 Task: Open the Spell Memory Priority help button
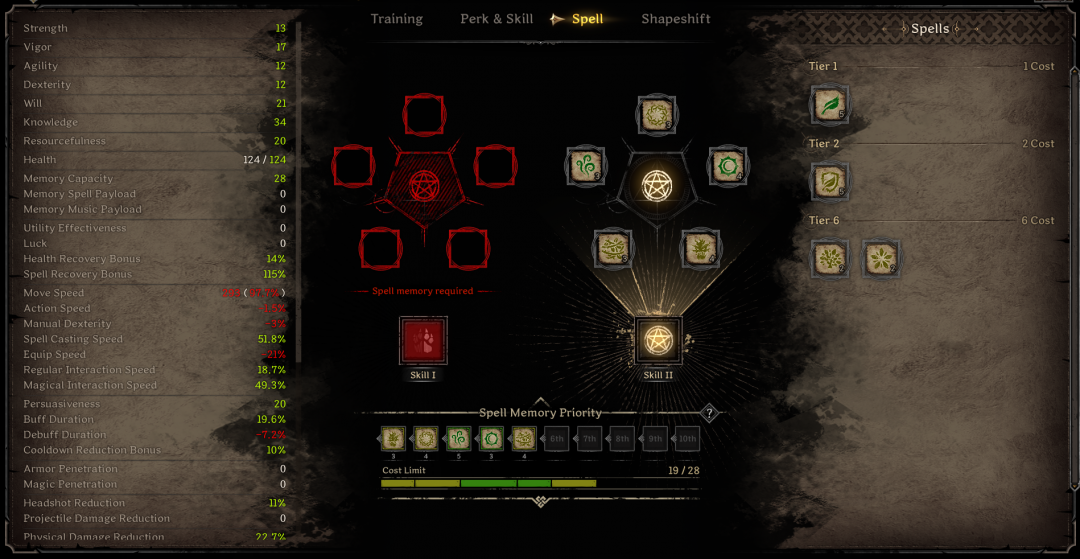[709, 413]
